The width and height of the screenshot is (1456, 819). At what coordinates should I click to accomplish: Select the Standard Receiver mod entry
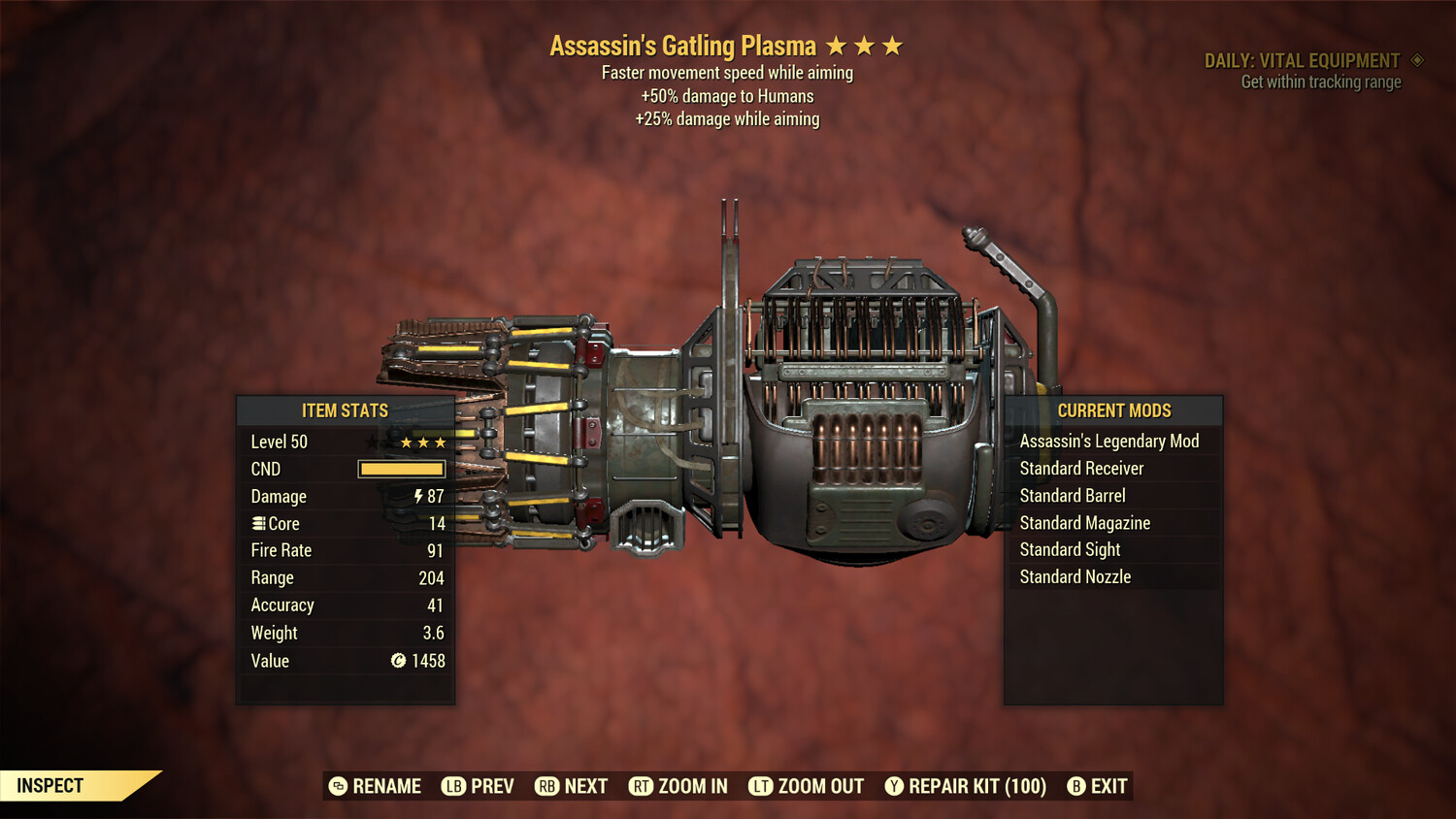click(x=1083, y=468)
